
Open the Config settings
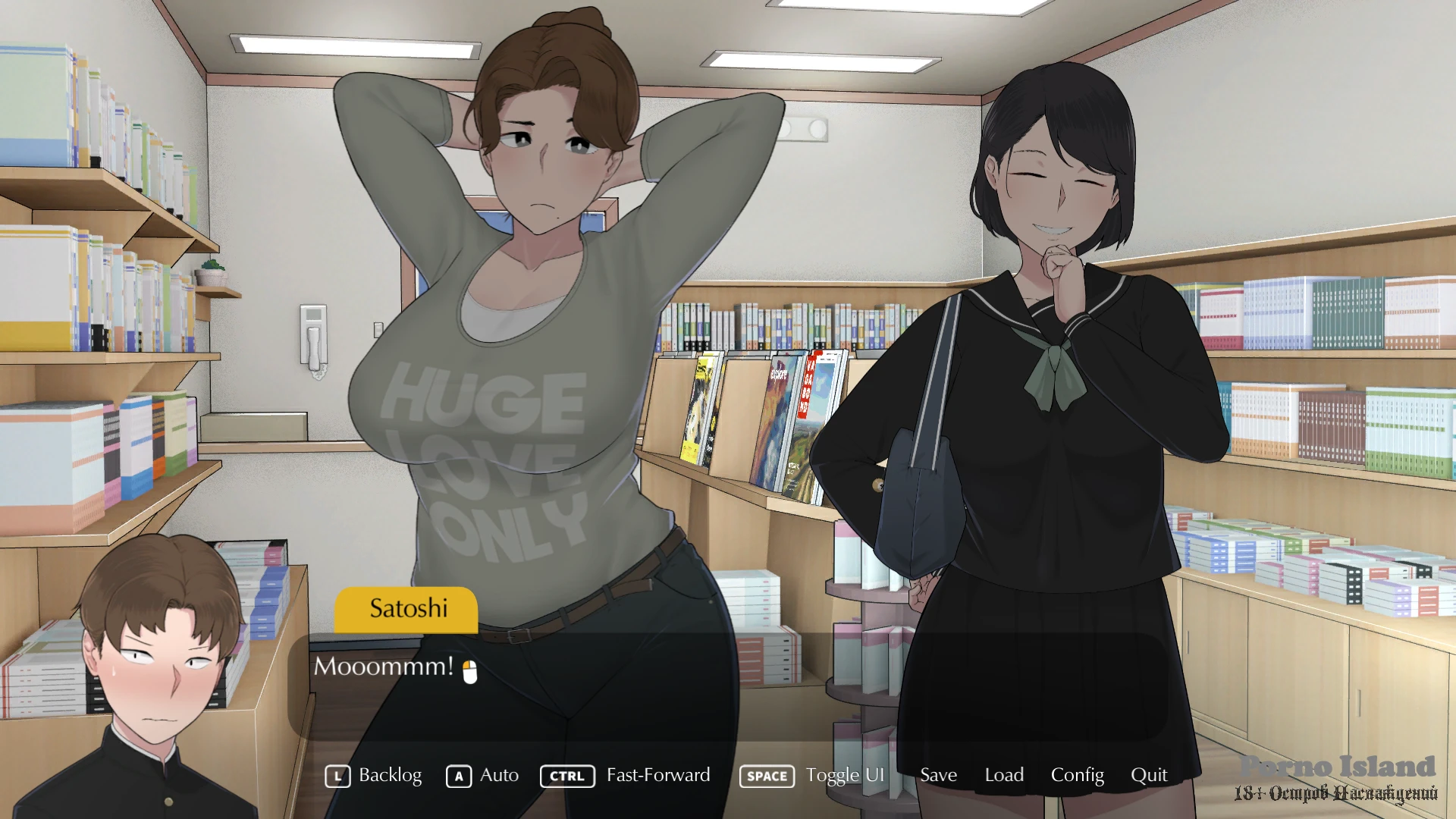pos(1077,775)
